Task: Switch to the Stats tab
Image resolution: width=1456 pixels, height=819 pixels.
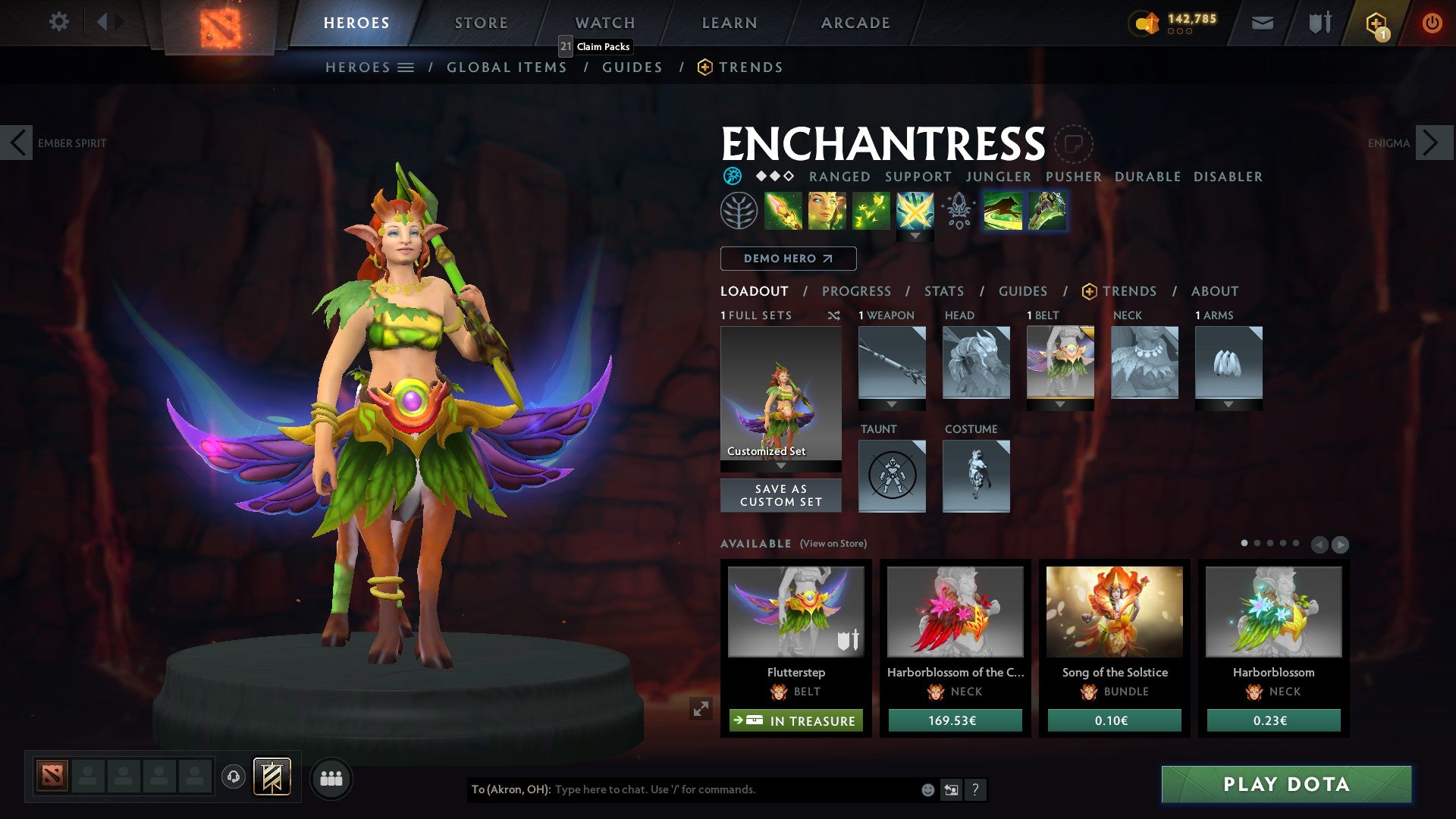Action: 943,291
